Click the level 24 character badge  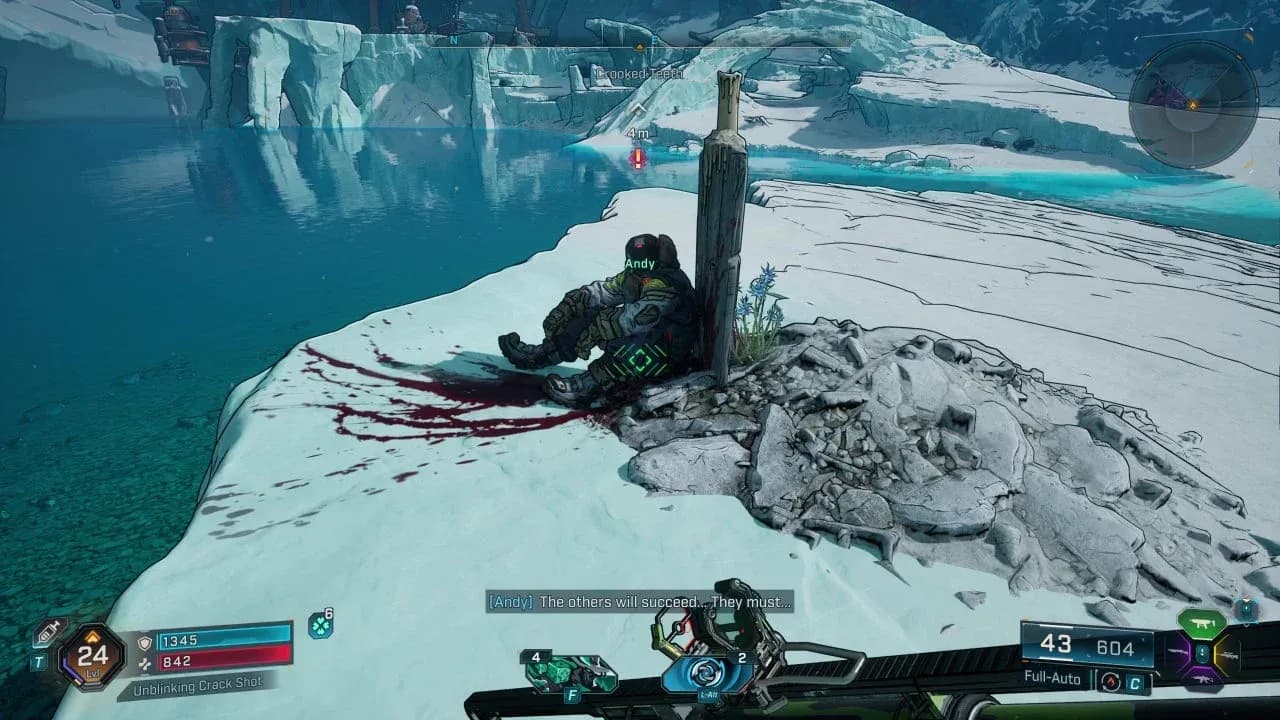(92, 656)
